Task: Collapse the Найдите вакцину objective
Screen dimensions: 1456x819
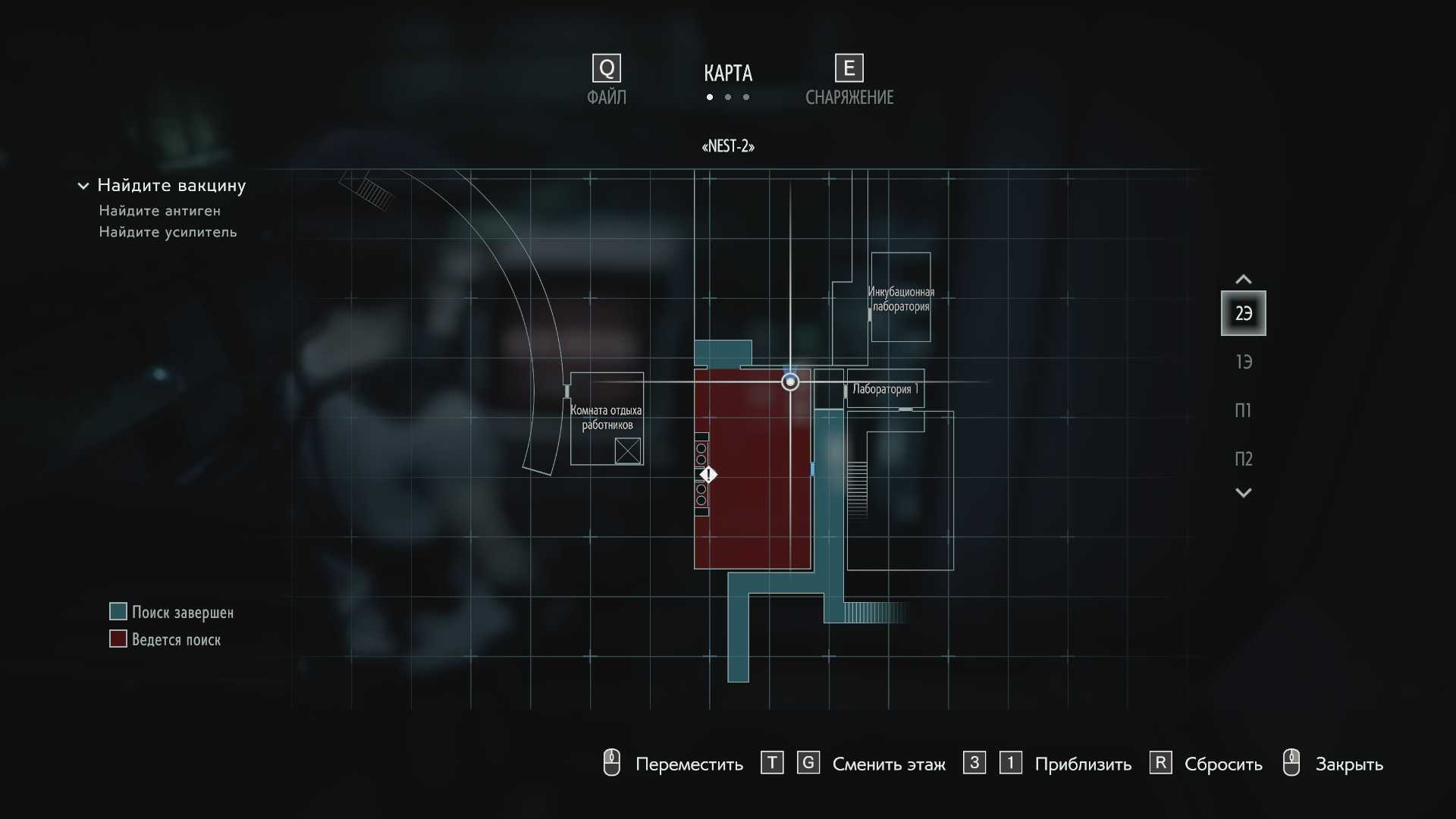Action: click(x=83, y=186)
